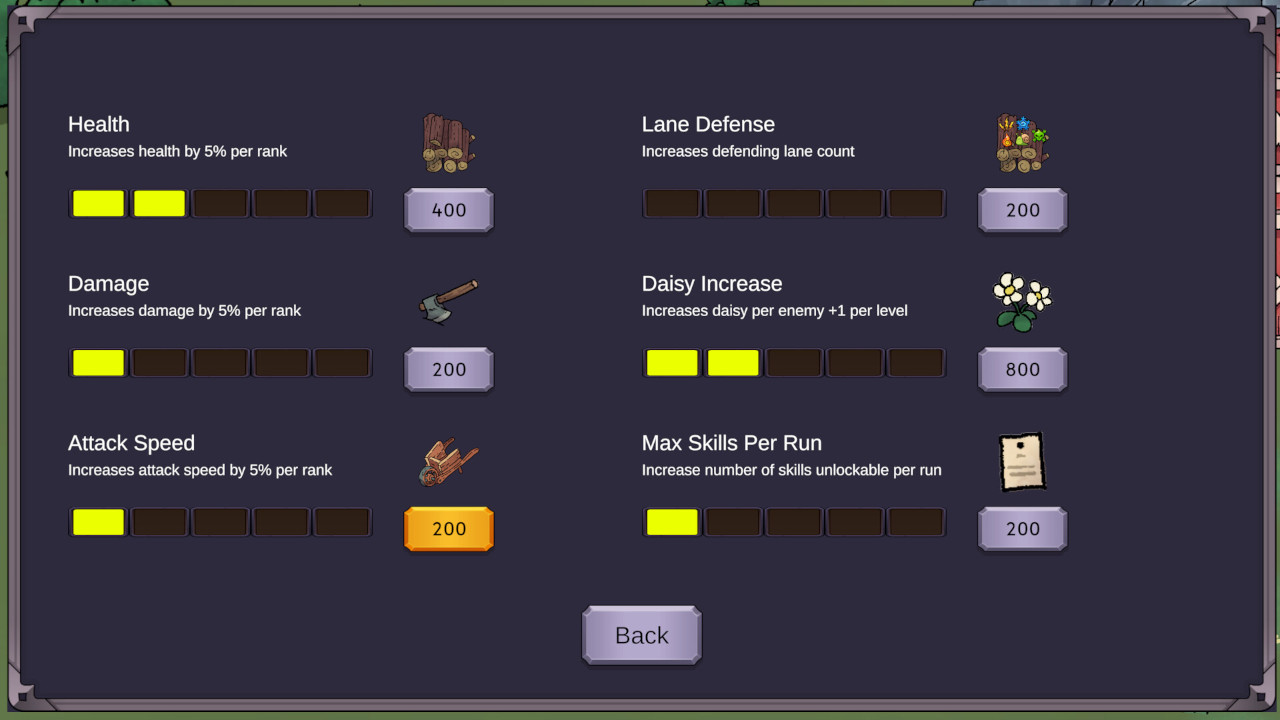Purchase the Lane Defense upgrade for 200
Viewport: 1280px width, 720px height.
1022,210
